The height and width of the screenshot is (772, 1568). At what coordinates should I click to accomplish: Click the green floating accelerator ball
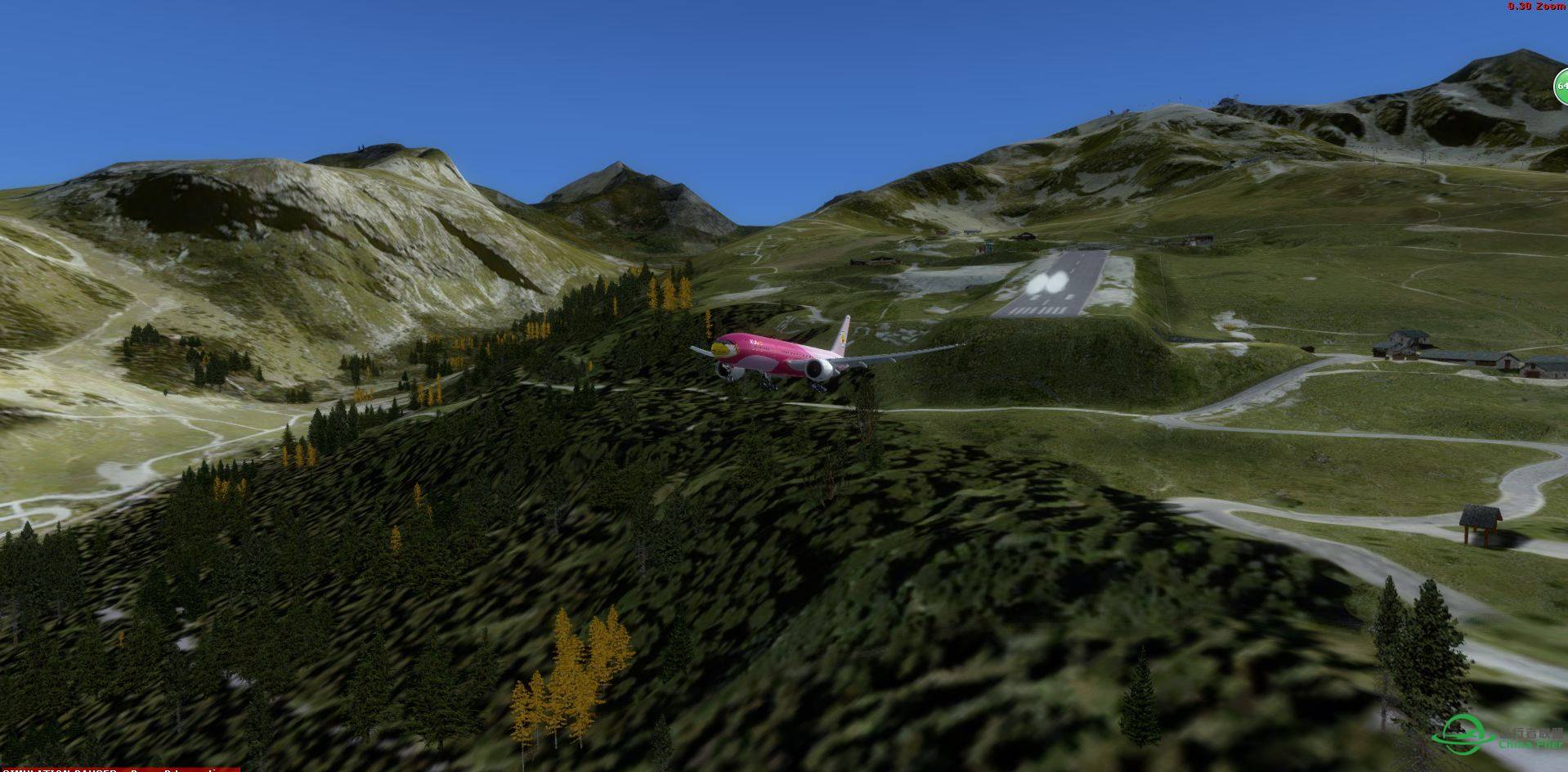(x=1561, y=86)
